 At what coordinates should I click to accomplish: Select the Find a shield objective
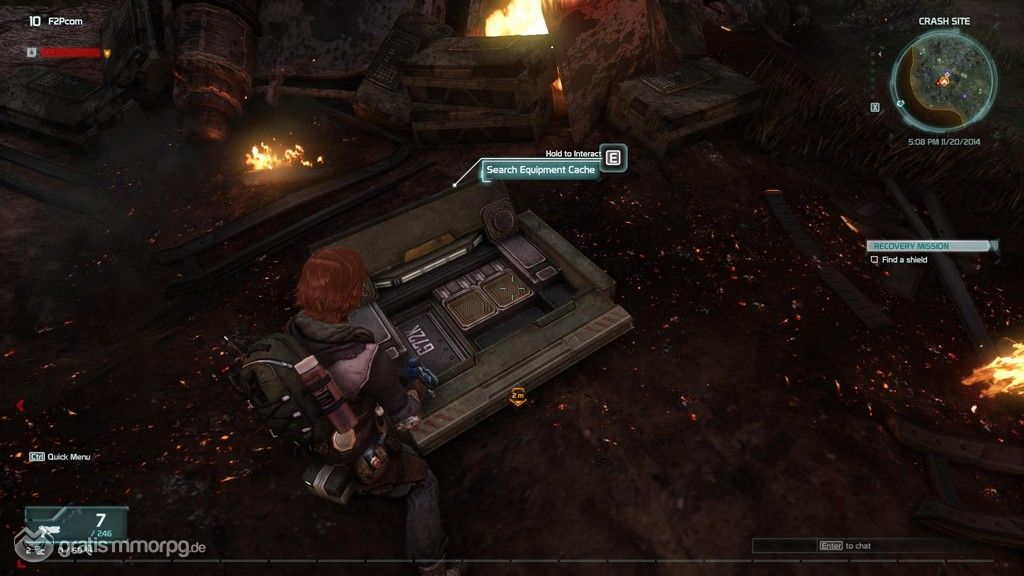pyautogui.click(x=904, y=260)
